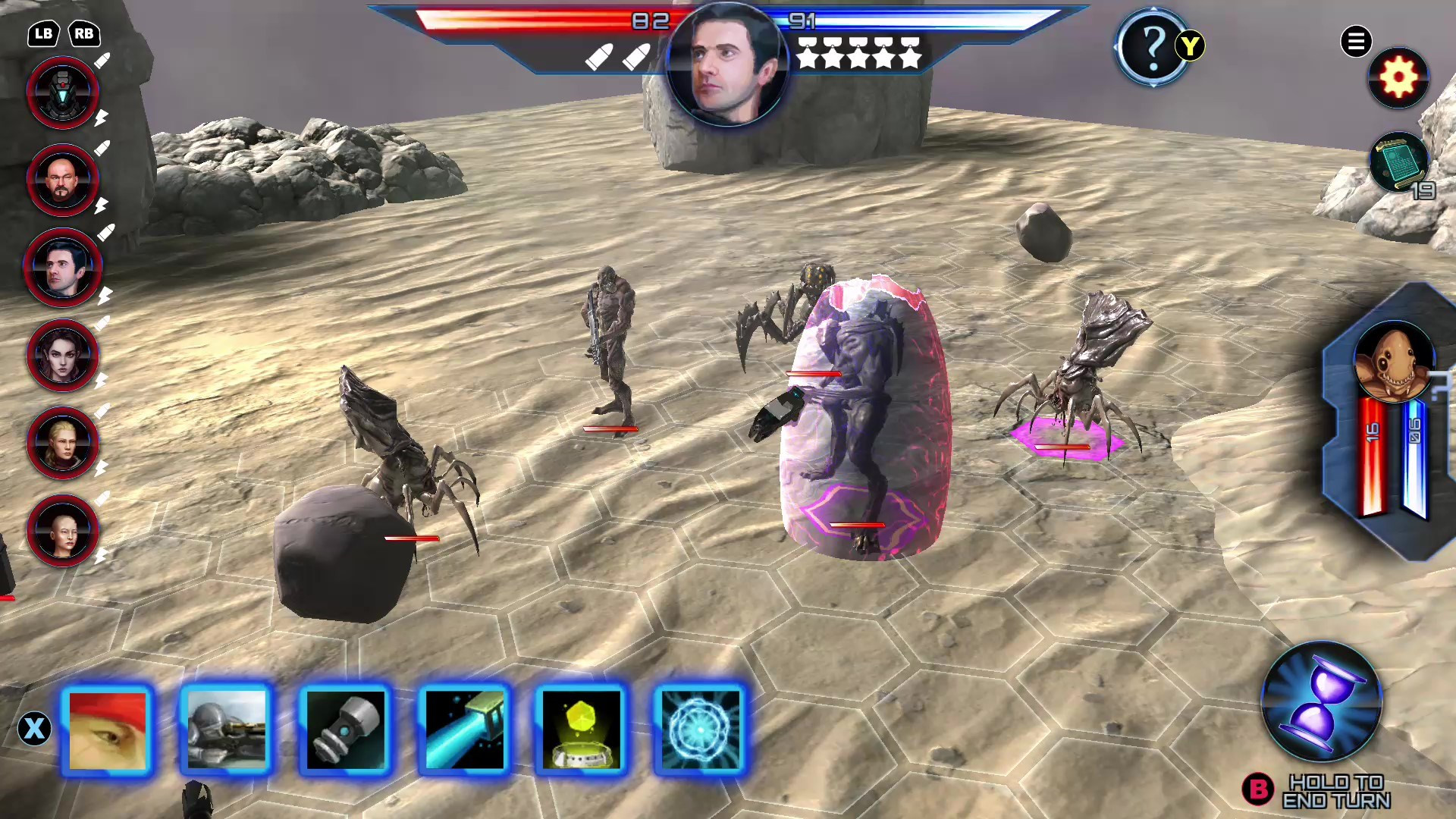Use the armored sniper ability
1456x819 pixels.
click(226, 730)
